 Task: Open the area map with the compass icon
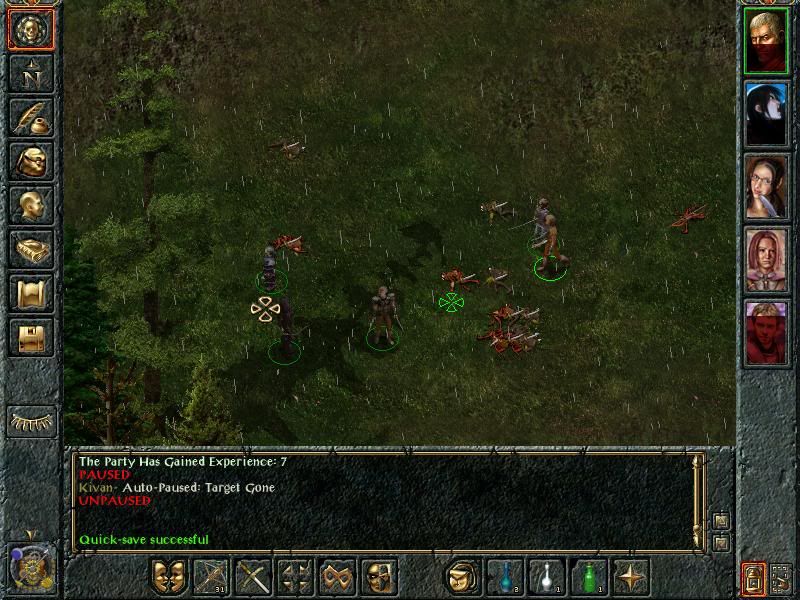(31, 73)
